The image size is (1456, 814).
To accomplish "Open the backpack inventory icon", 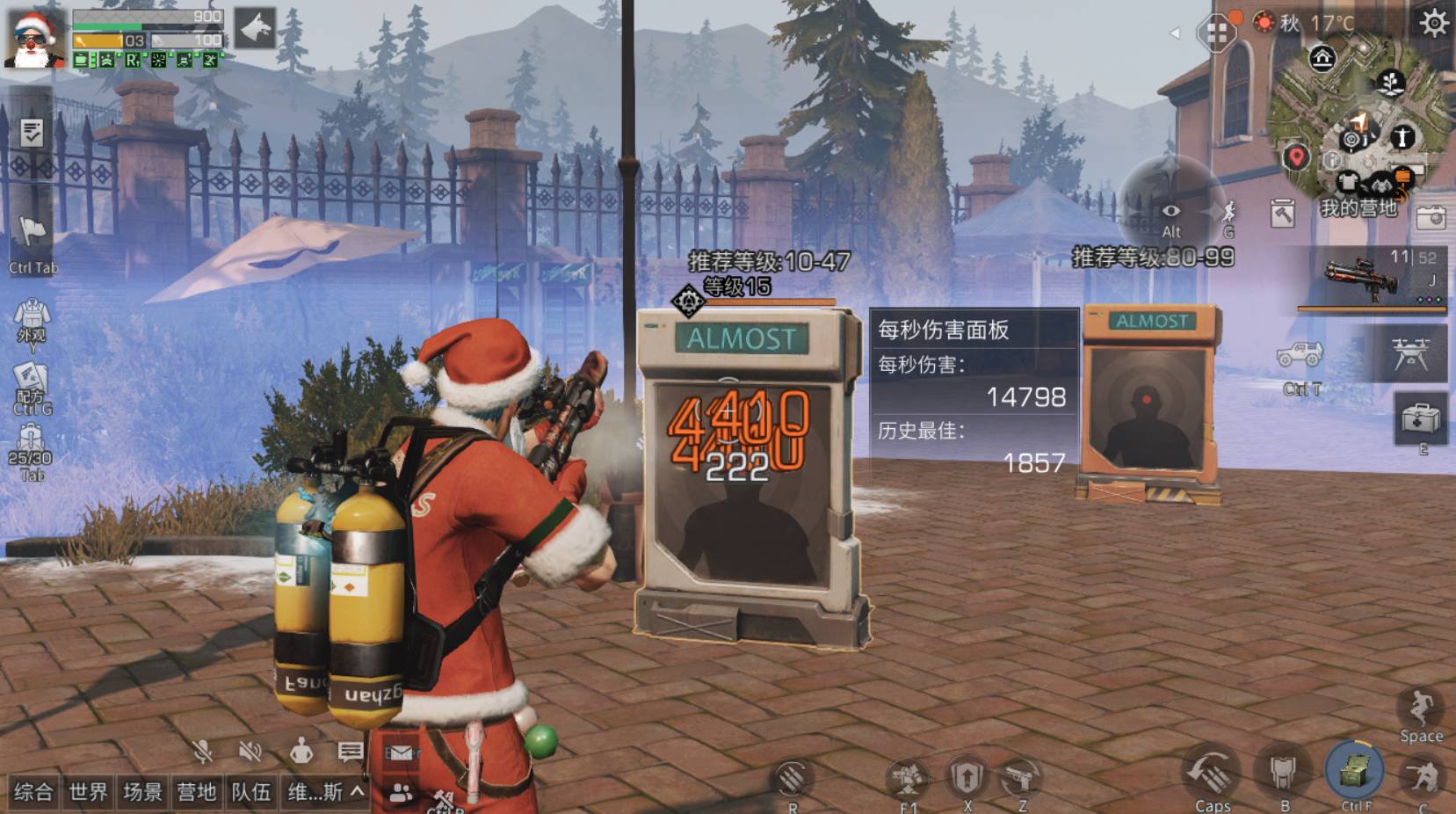I will point(31,435).
